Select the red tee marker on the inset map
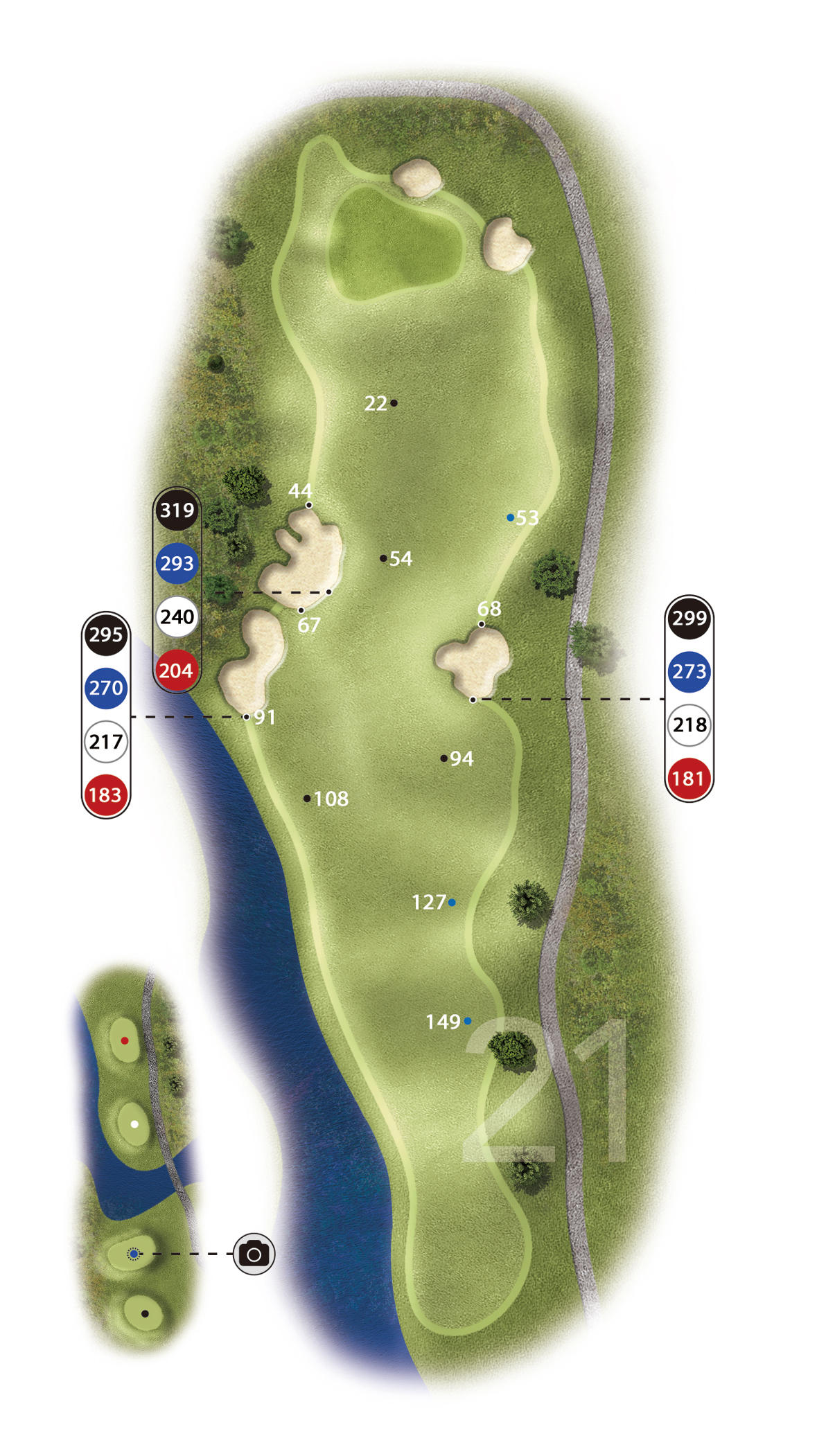Screen dimensions: 835x1456 pyautogui.click(x=125, y=1040)
